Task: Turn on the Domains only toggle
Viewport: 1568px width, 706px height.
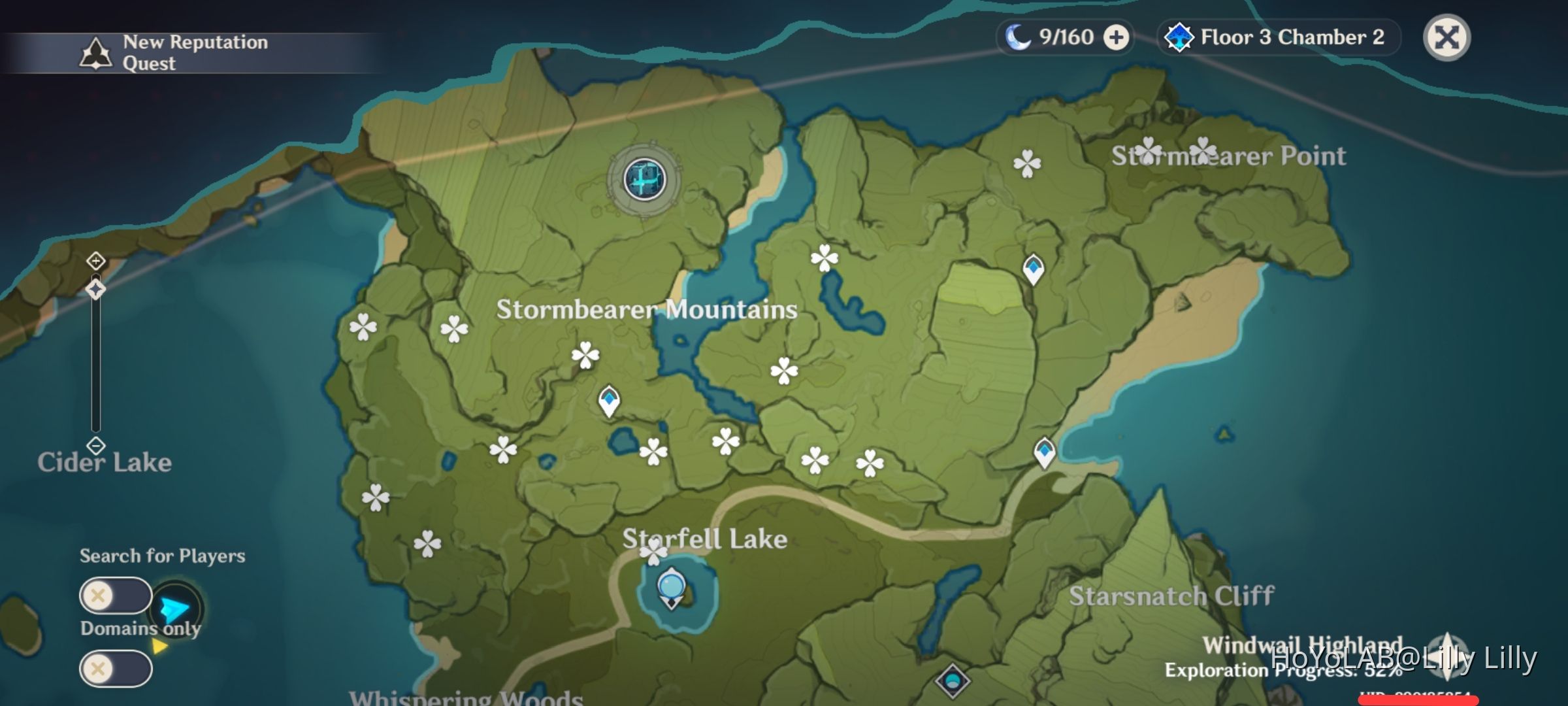Action: coord(116,668)
